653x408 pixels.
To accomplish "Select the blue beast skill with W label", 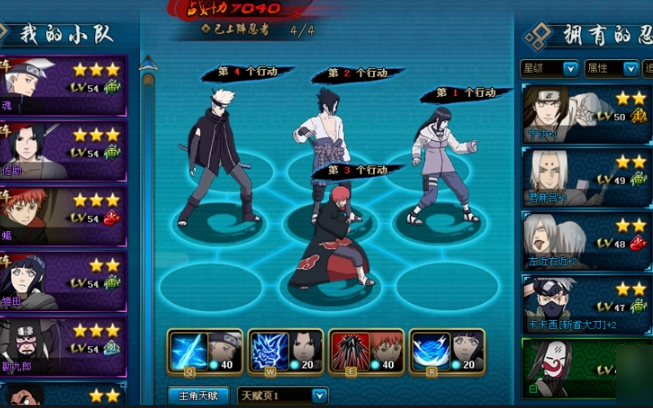I will coord(284,351).
